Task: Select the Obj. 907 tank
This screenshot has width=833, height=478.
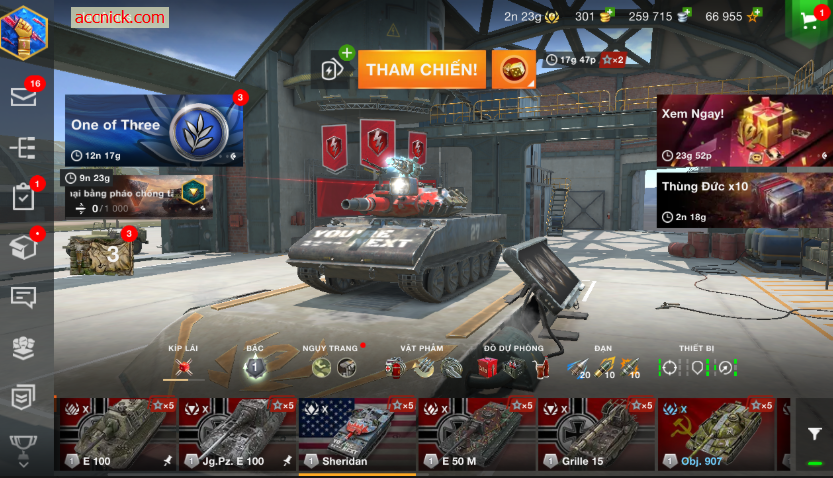Action: point(716,434)
